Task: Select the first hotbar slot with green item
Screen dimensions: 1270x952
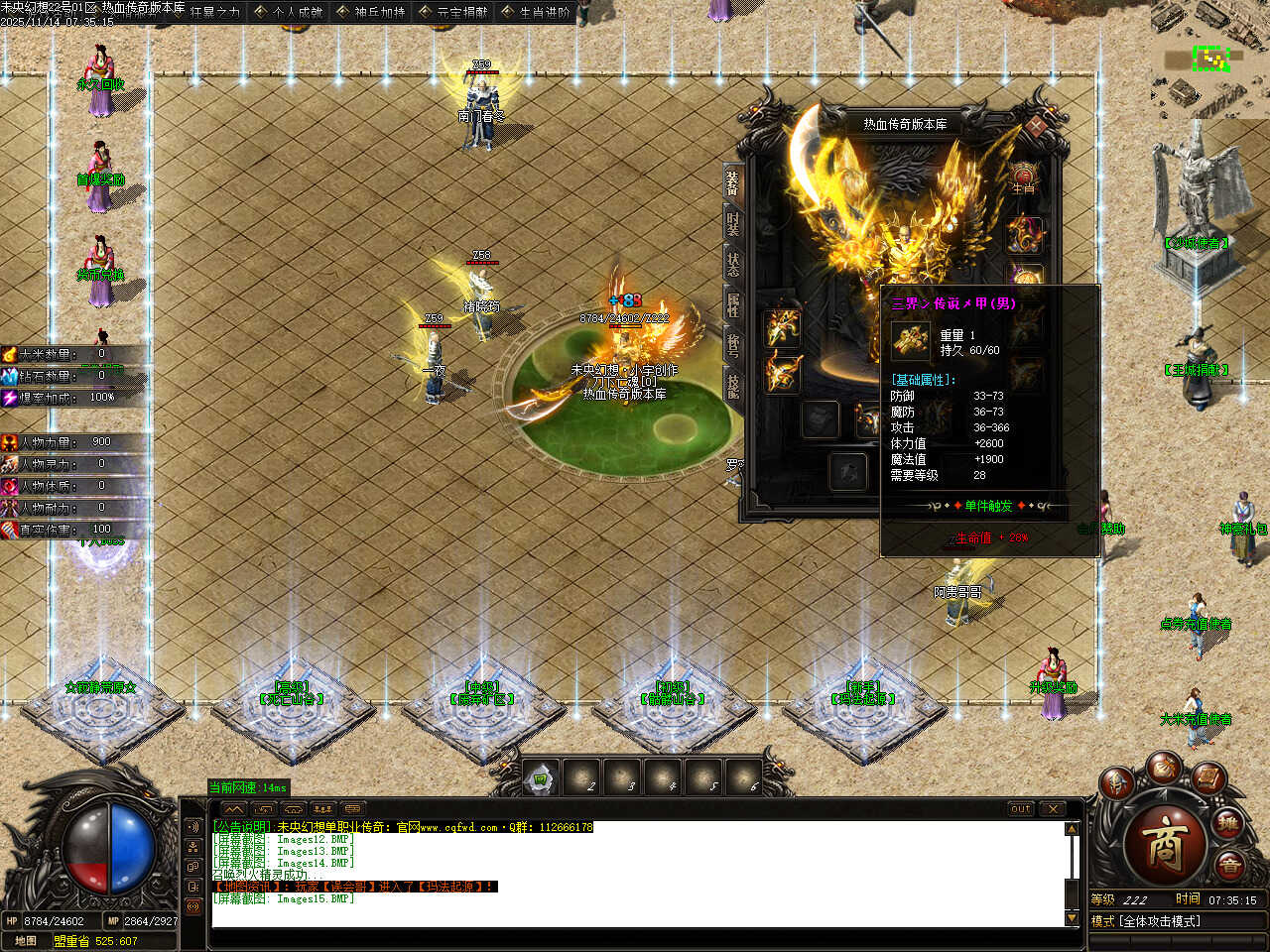Action: coord(542,778)
